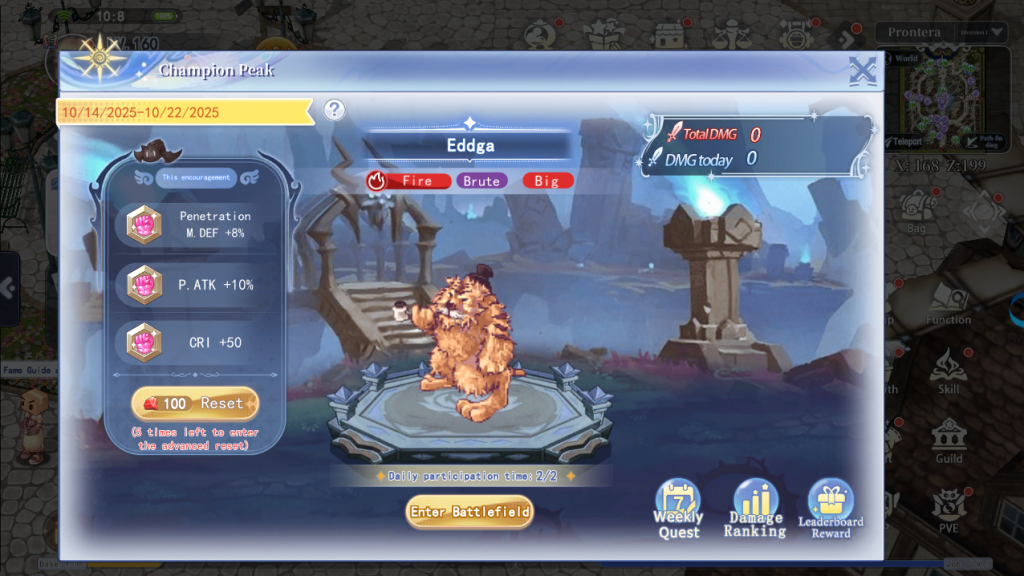
Task: Open the Weekly Quest panel
Action: (x=678, y=509)
